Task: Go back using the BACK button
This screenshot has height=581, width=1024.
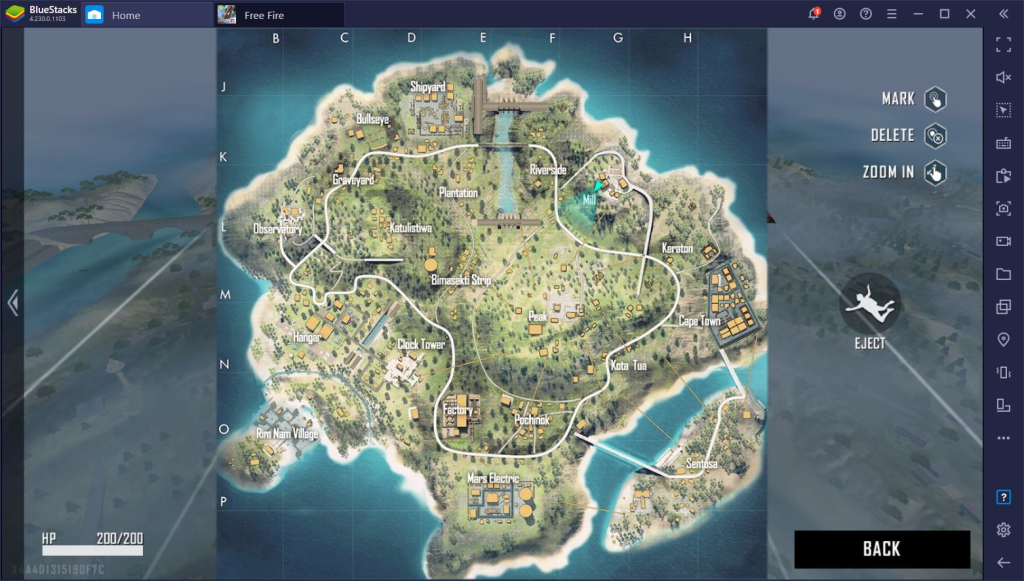Action: pos(881,548)
